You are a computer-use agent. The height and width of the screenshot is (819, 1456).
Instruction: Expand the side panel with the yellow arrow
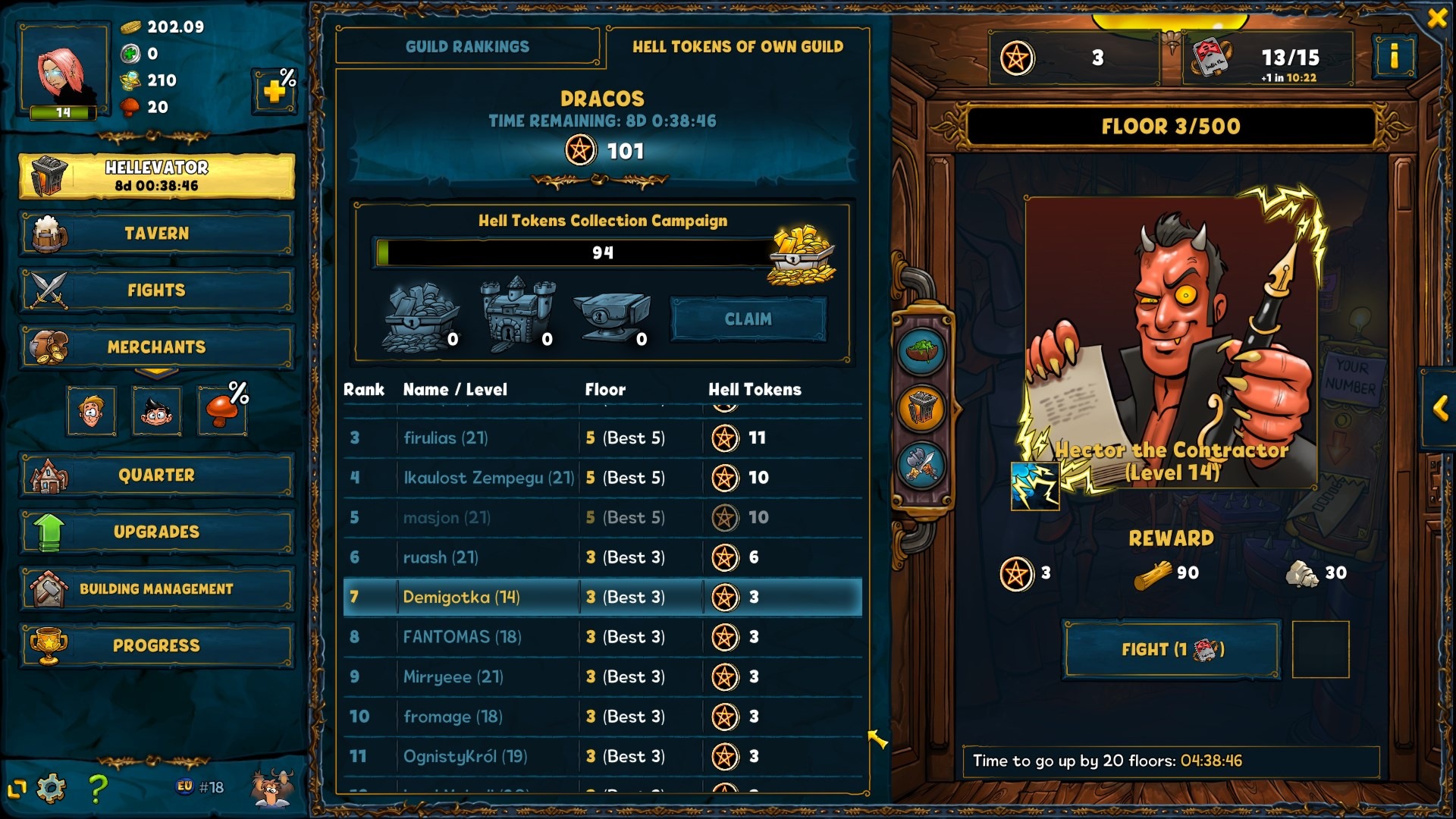tap(1440, 409)
